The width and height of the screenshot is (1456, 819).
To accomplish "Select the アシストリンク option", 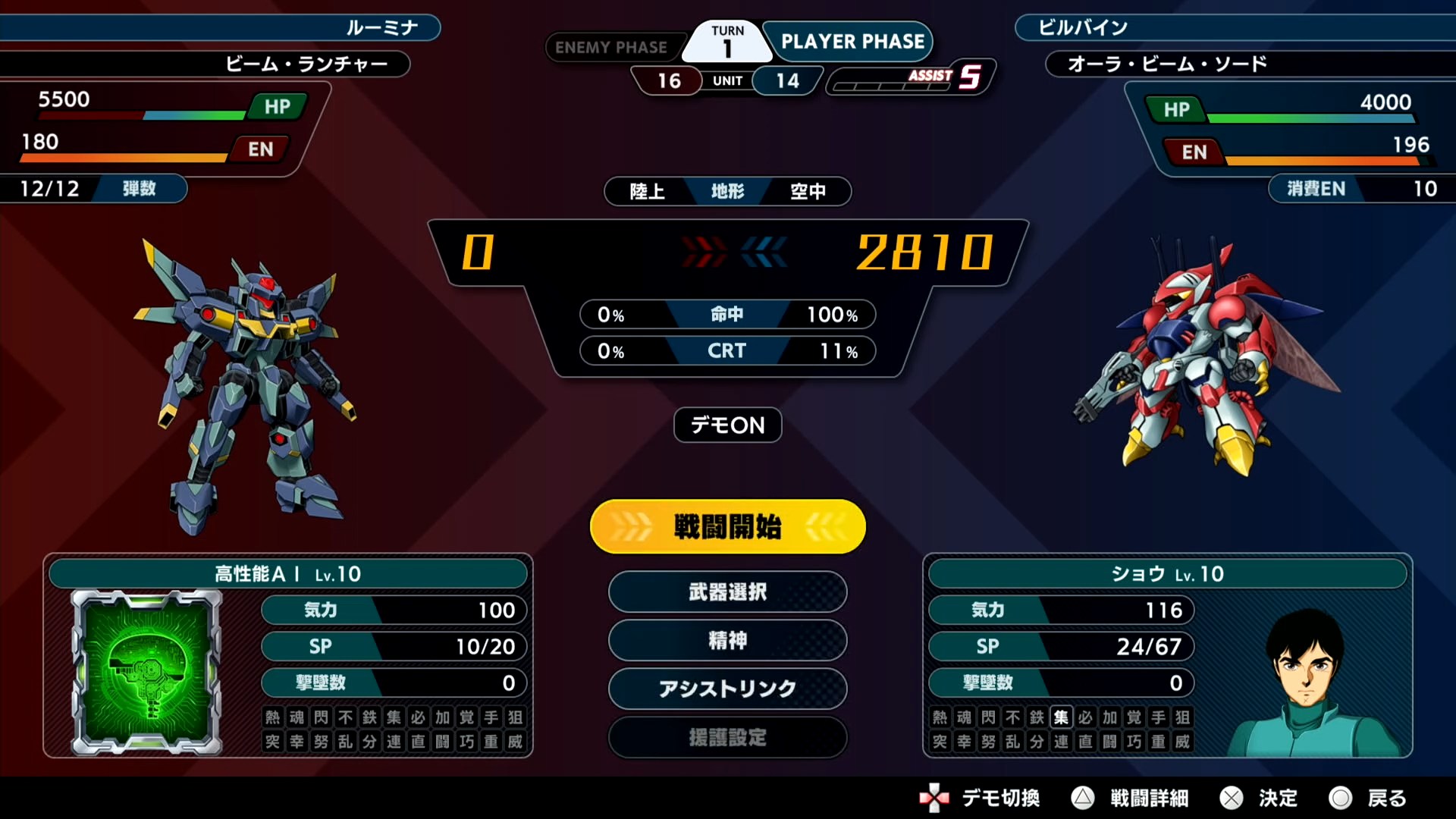I will 727,689.
